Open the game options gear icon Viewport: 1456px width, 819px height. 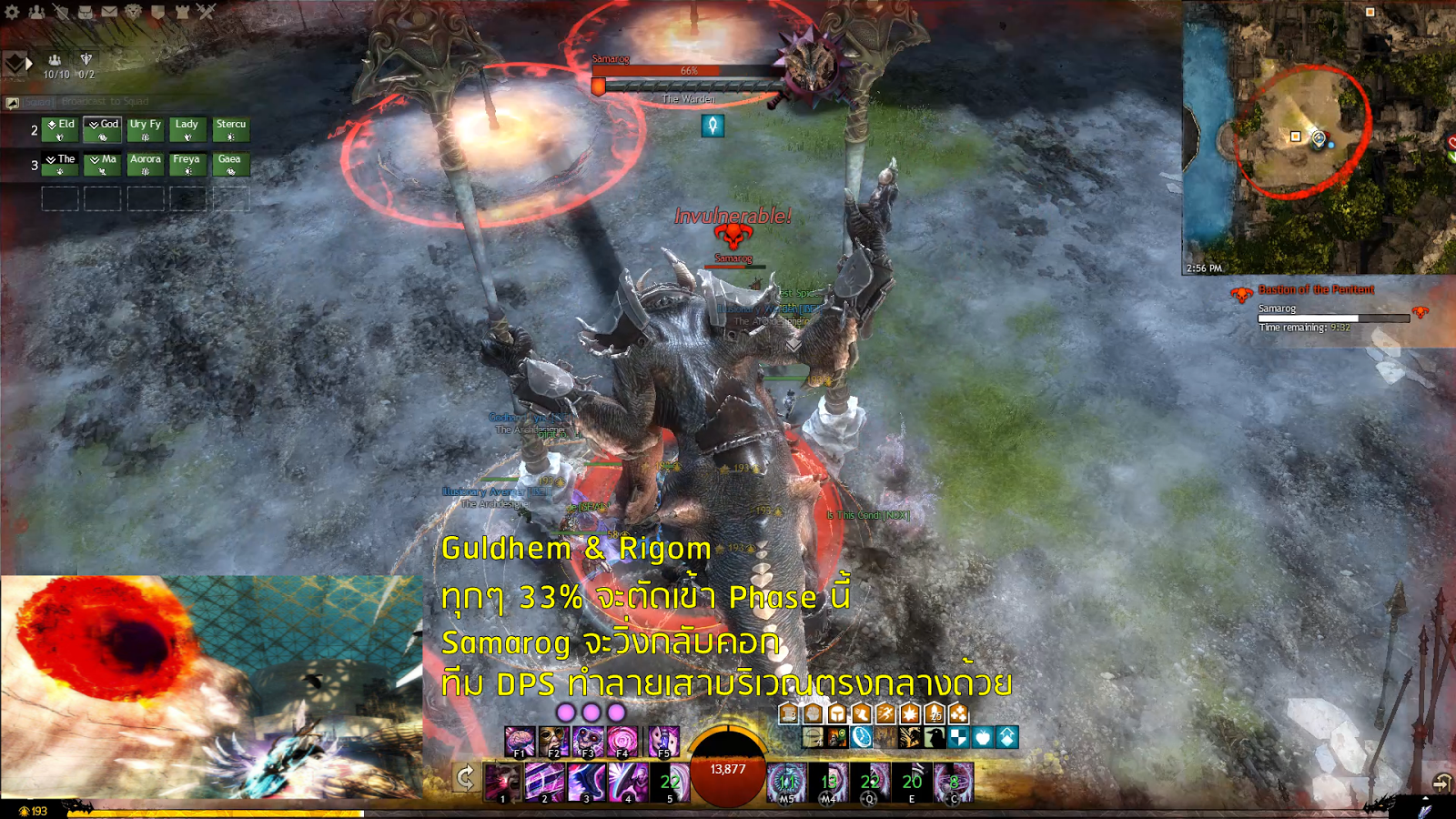click(x=12, y=13)
